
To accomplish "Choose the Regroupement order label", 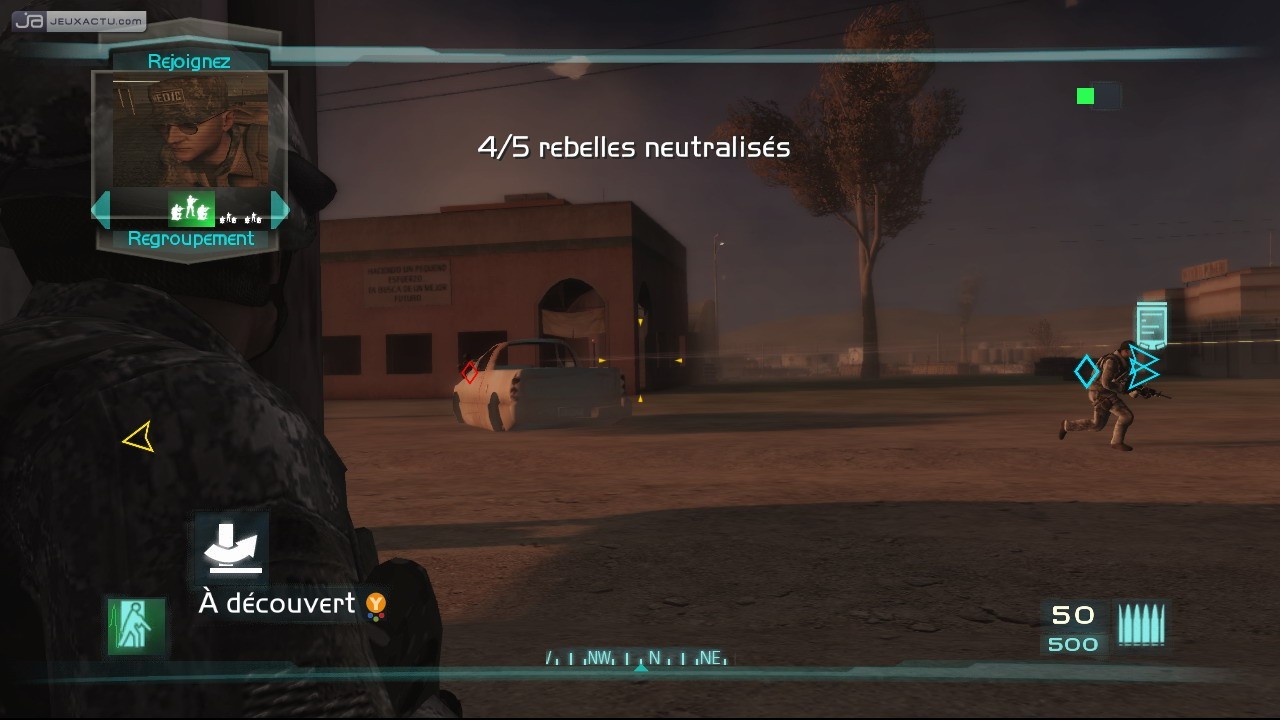I will [x=190, y=239].
